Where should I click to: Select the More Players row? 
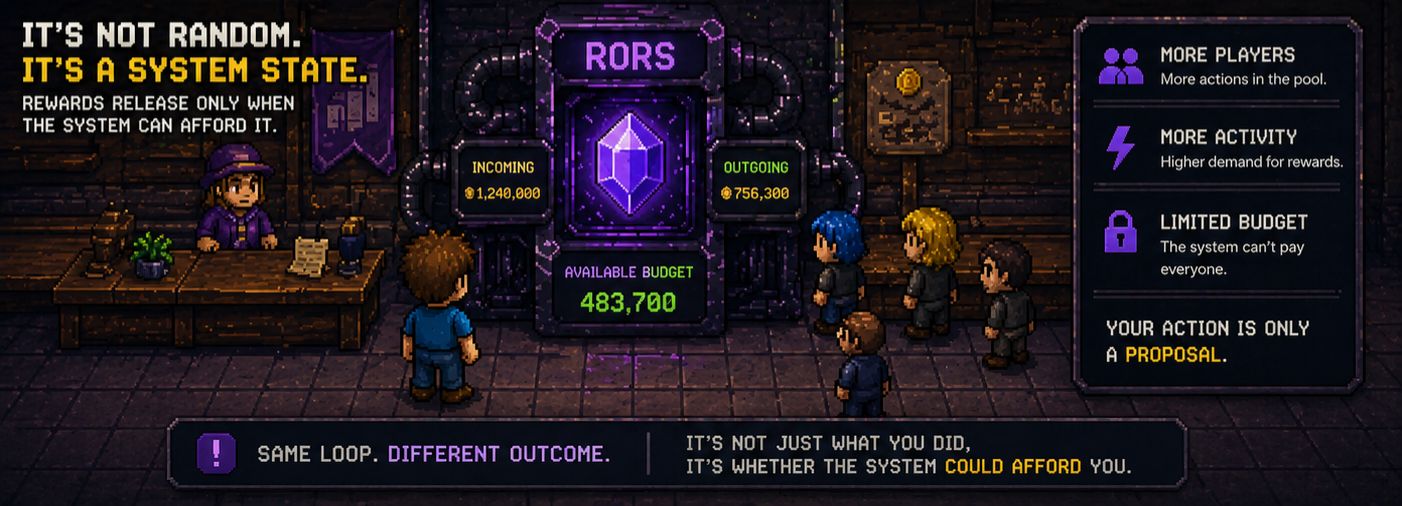(x=1217, y=66)
